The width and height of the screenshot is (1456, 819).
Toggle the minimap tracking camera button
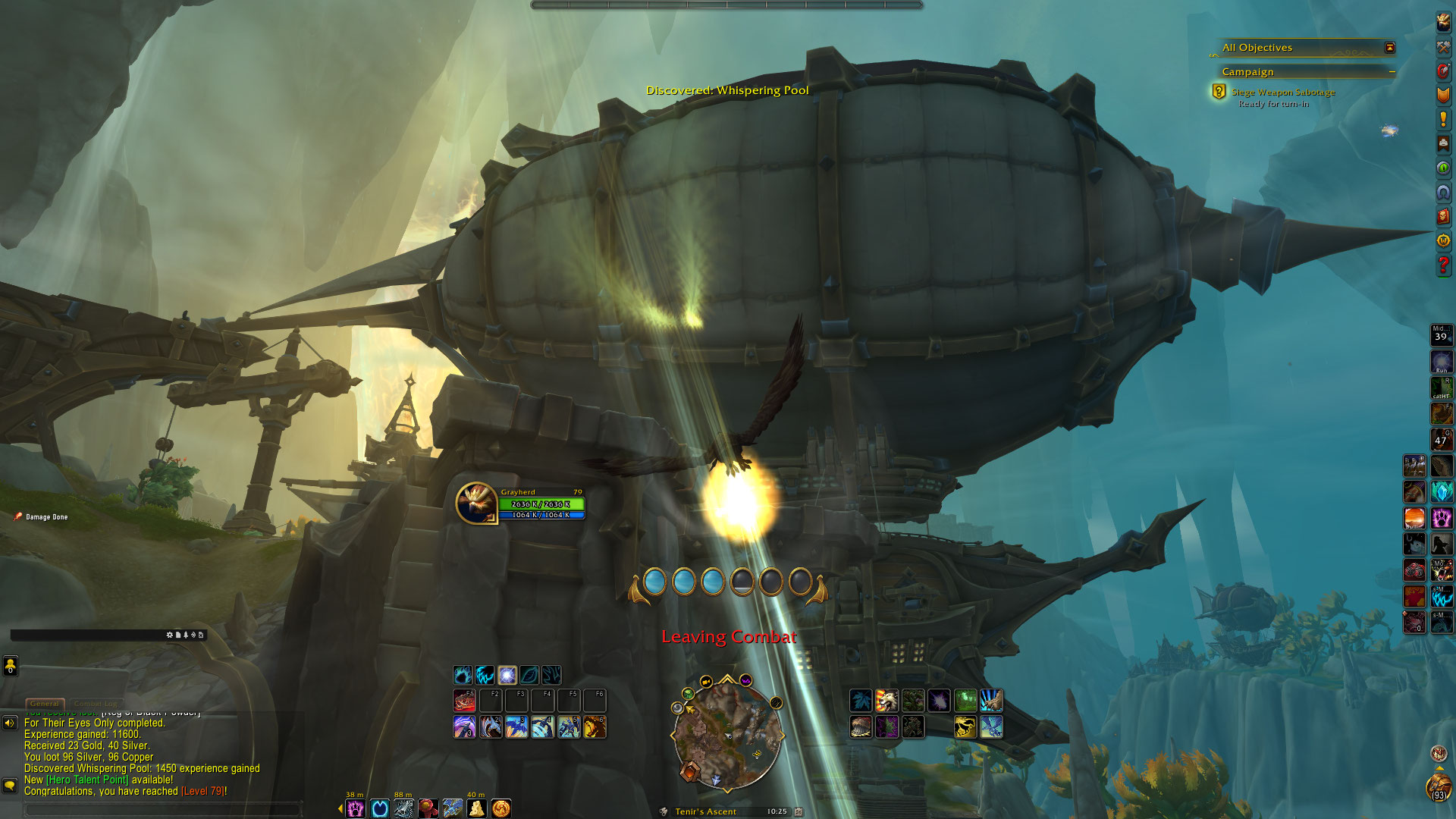706,682
